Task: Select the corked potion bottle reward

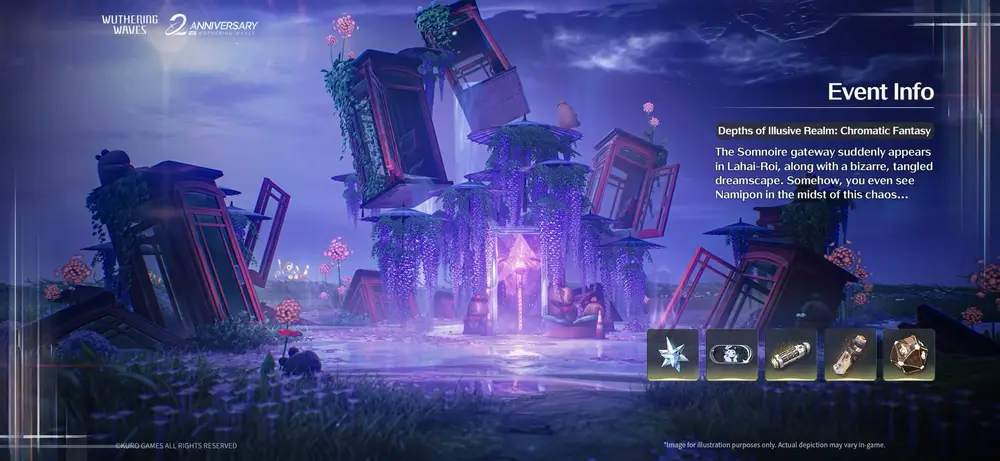Action: tap(850, 355)
